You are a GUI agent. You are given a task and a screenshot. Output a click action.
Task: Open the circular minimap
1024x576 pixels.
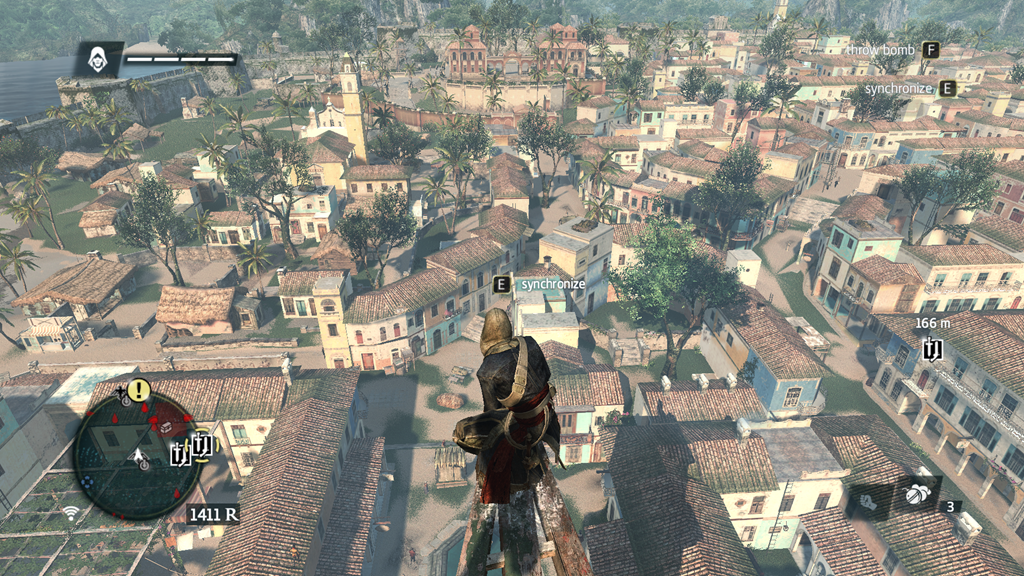(137, 455)
